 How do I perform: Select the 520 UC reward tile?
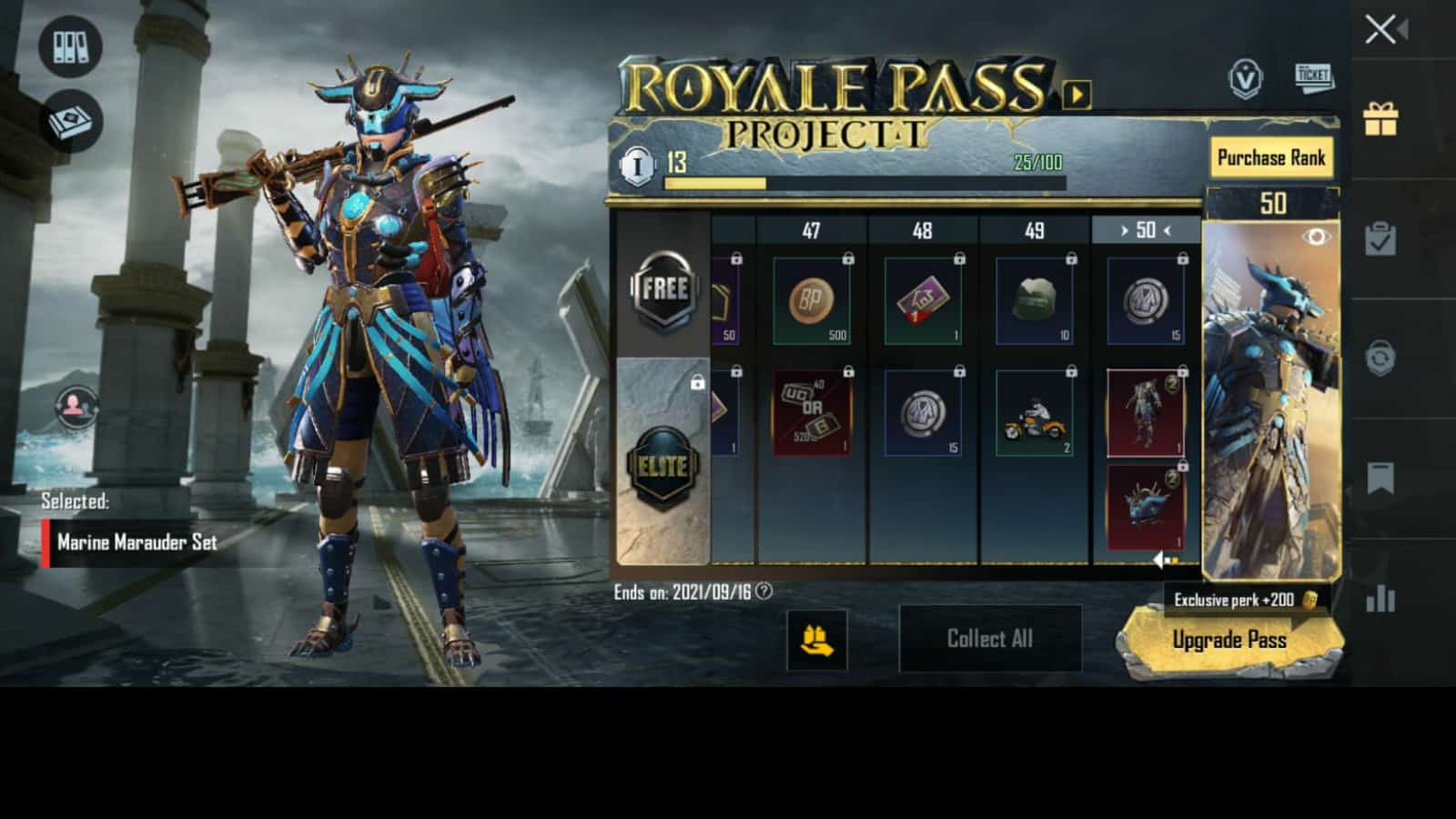[811, 414]
